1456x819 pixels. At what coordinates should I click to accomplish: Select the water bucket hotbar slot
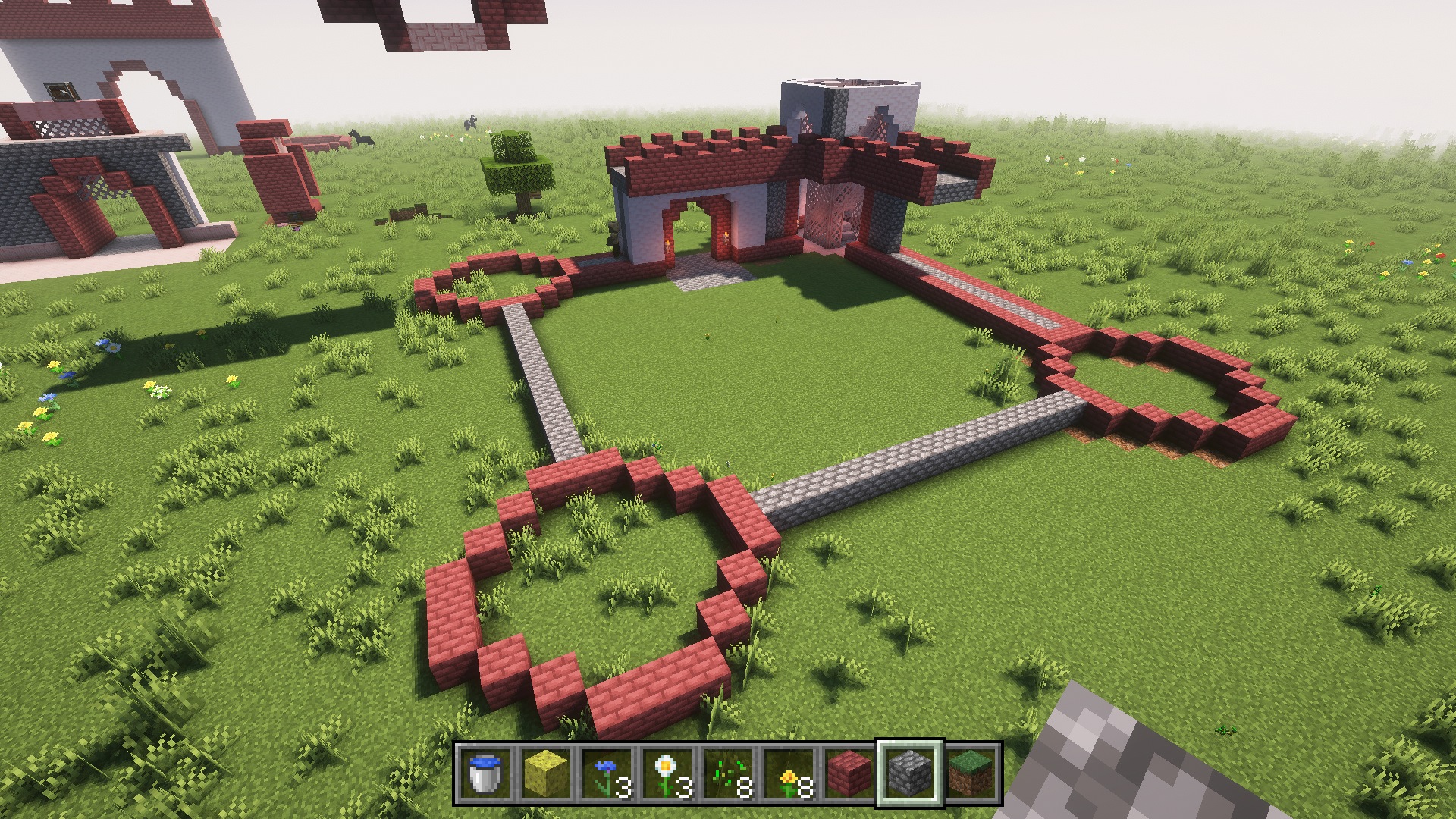485,773
